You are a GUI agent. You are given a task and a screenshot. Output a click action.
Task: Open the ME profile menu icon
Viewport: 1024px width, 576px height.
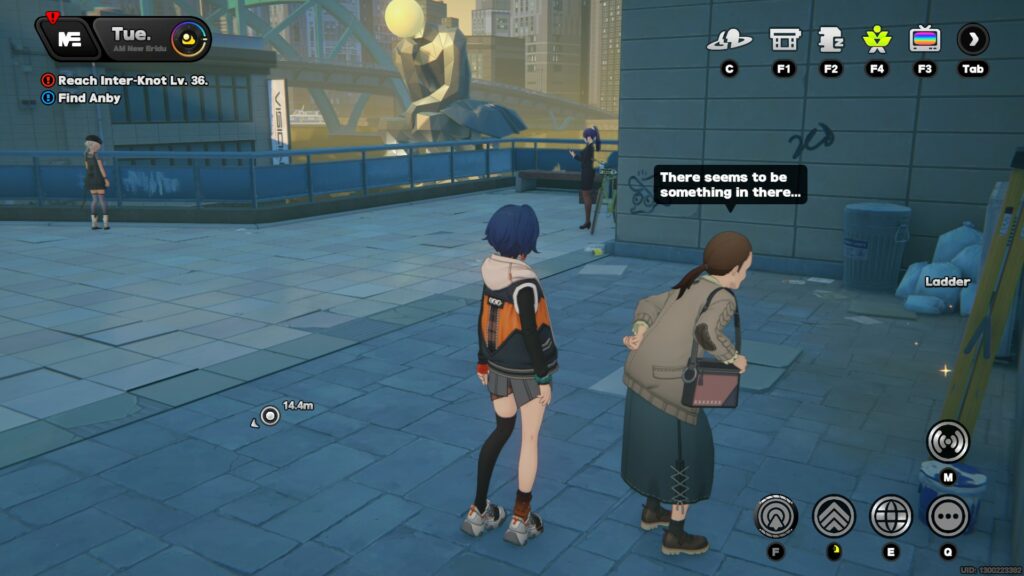[x=69, y=39]
